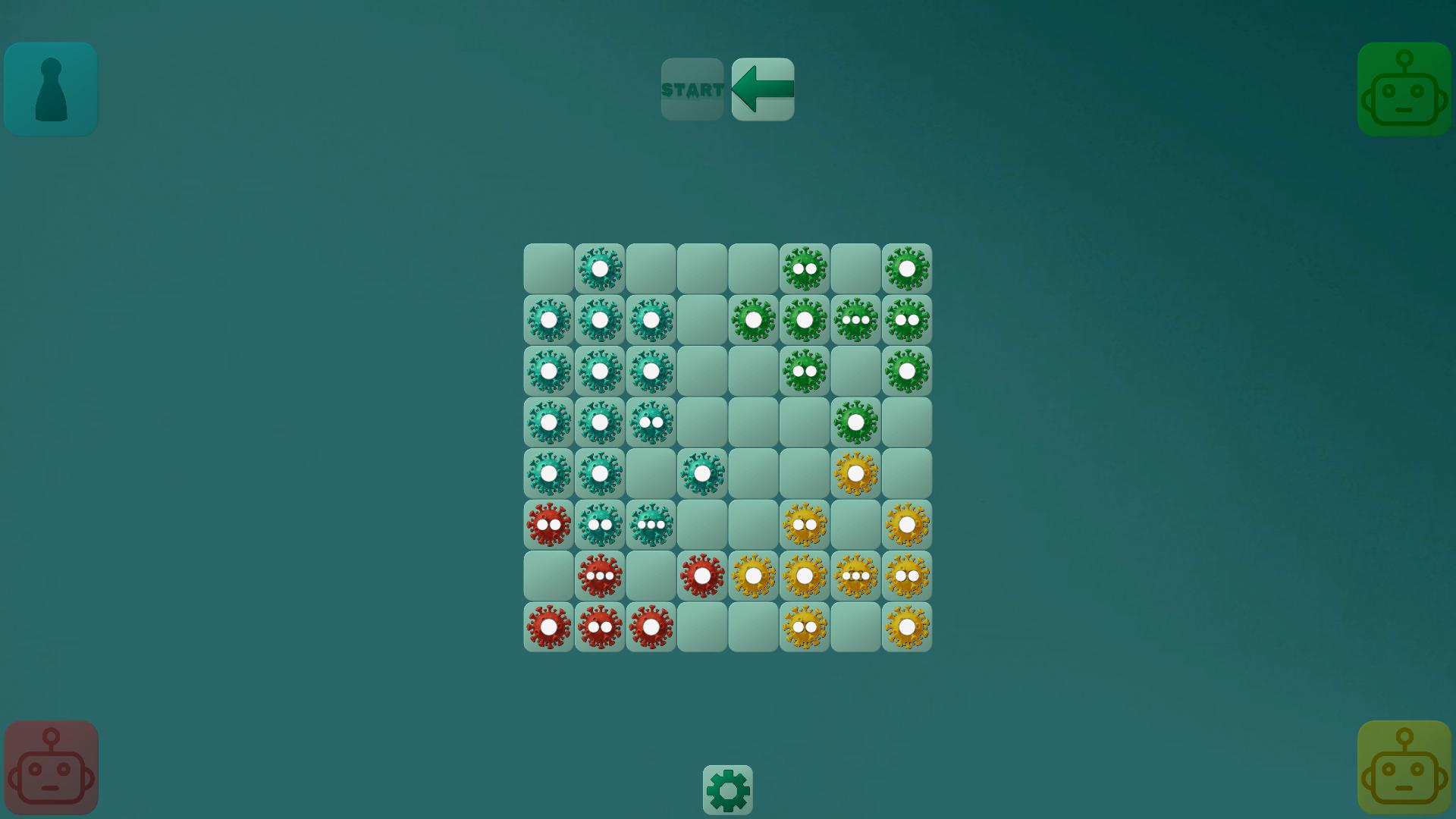The height and width of the screenshot is (819, 1456).
Task: Select the yellow virus in the bottom-right corner
Action: pyautogui.click(x=907, y=626)
